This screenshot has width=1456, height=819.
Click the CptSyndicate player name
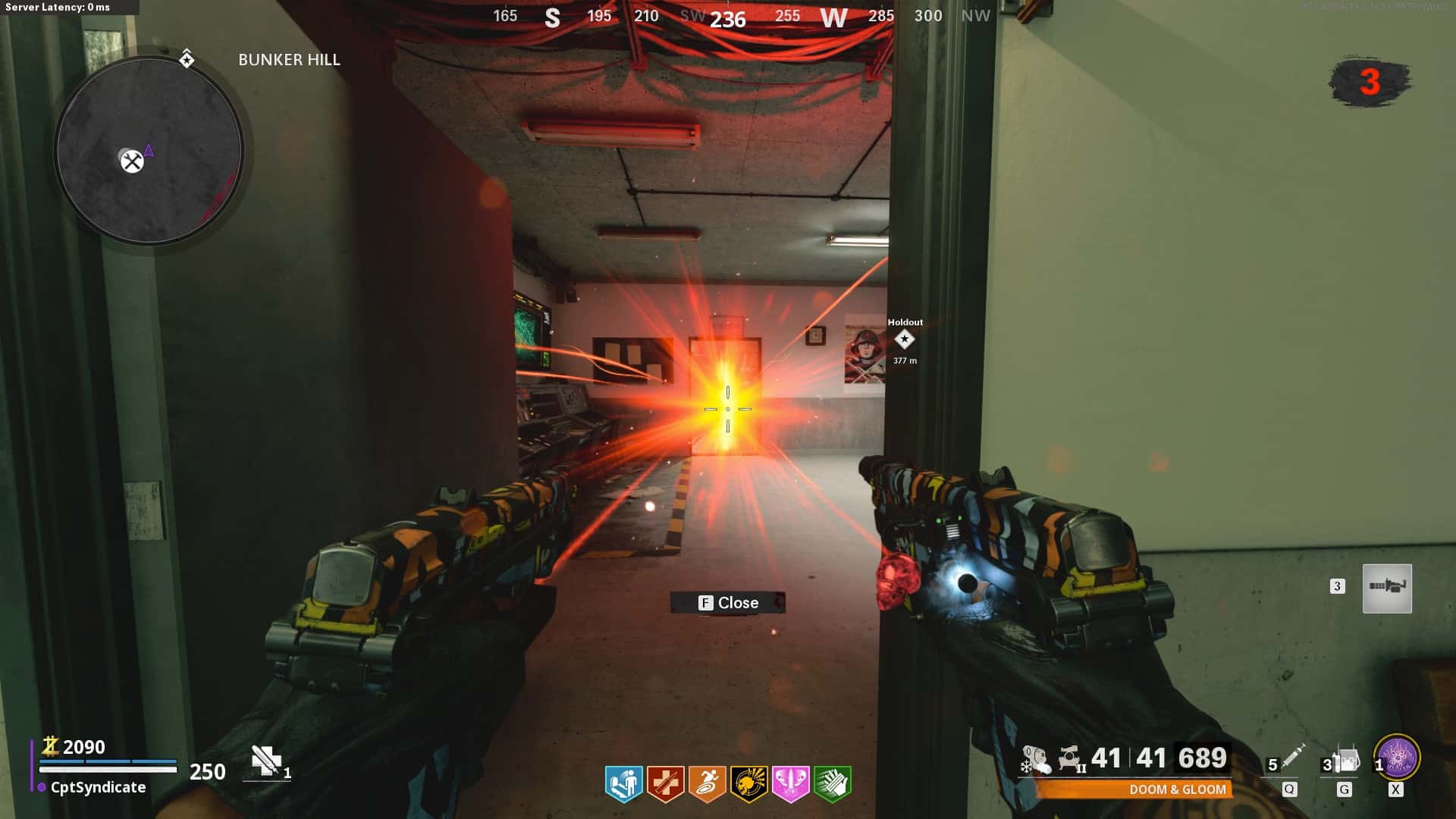pos(98,787)
